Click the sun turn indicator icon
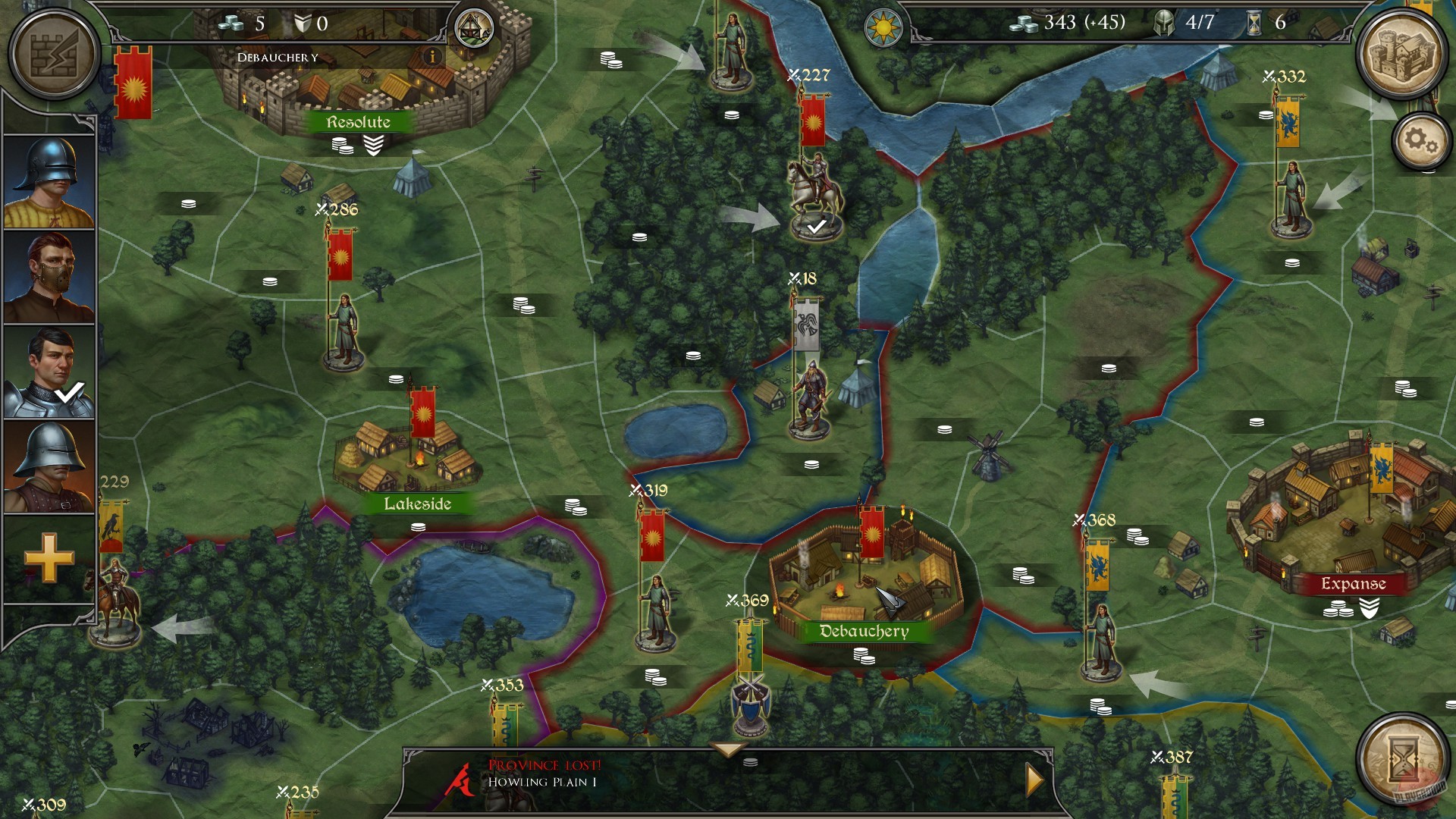The width and height of the screenshot is (1456, 819). 884,29
